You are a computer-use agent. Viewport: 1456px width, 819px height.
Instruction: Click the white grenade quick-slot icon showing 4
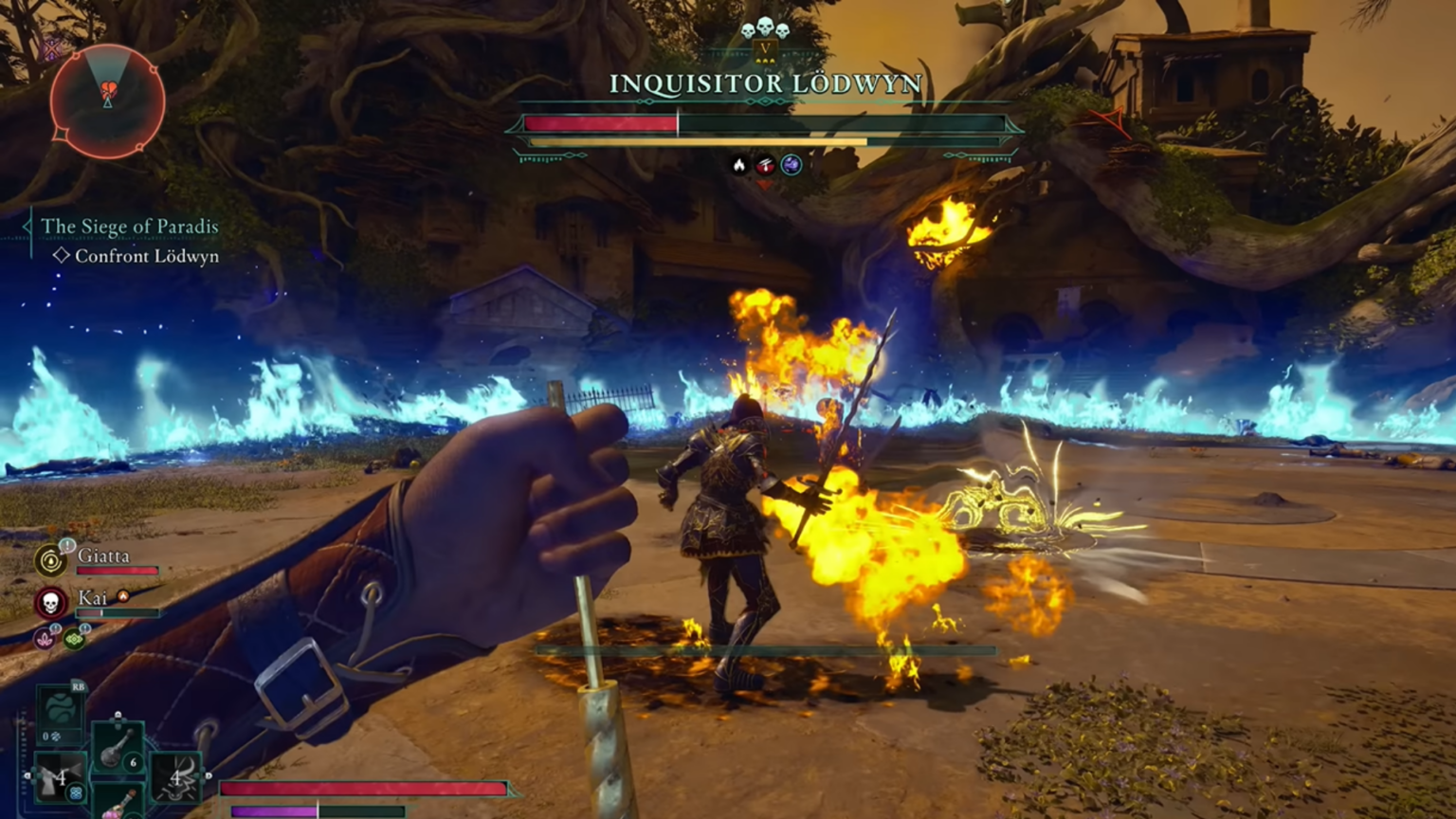pos(60,777)
